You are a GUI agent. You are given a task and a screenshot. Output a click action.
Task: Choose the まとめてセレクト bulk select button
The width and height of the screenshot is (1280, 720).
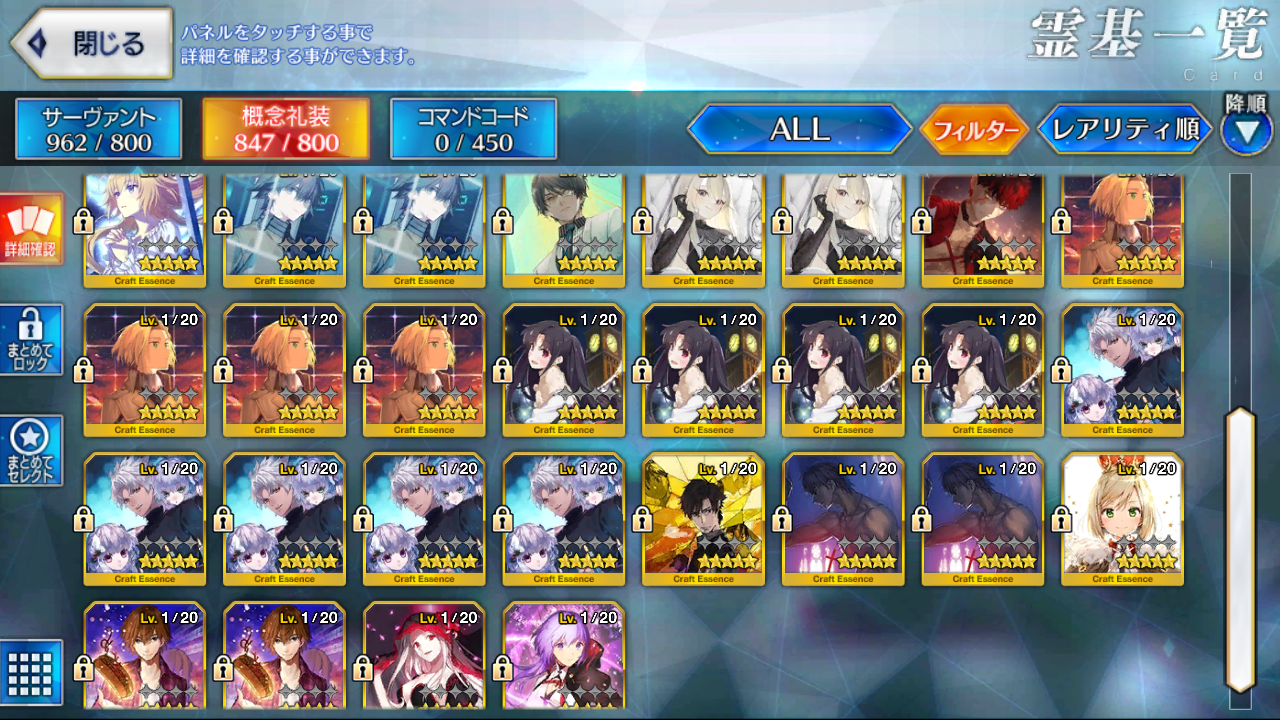32,451
